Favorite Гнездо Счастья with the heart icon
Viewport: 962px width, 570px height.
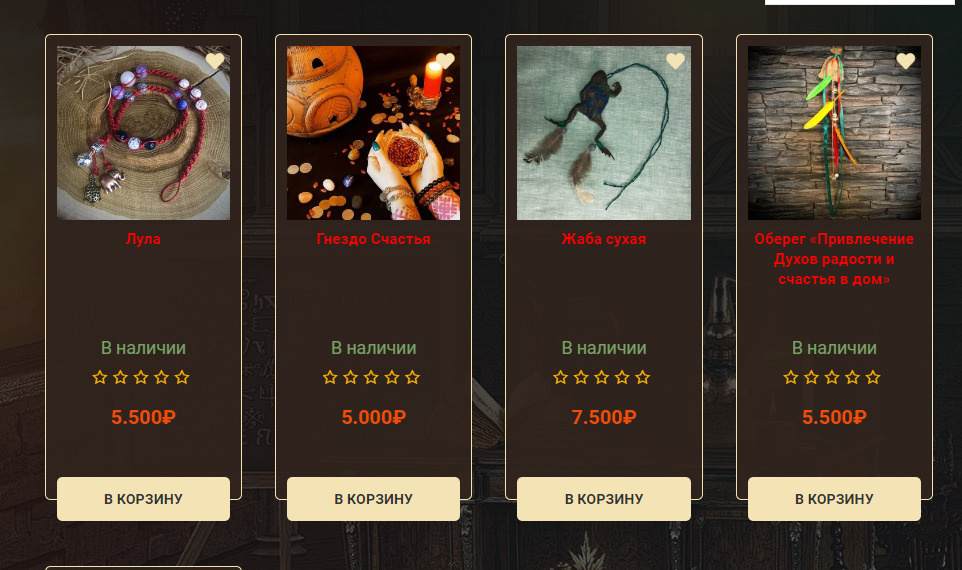tap(445, 61)
